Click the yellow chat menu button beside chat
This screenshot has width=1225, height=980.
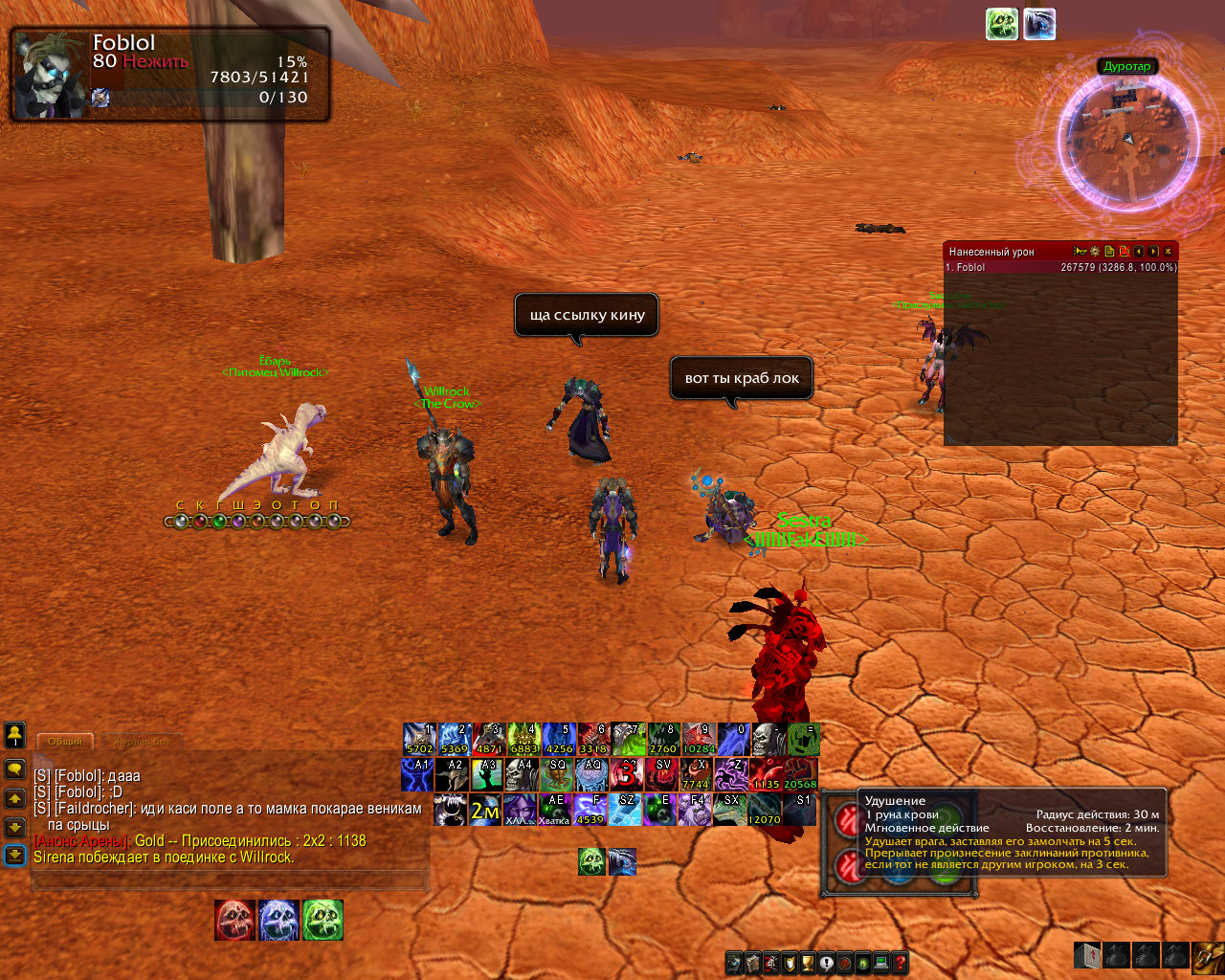coord(15,769)
